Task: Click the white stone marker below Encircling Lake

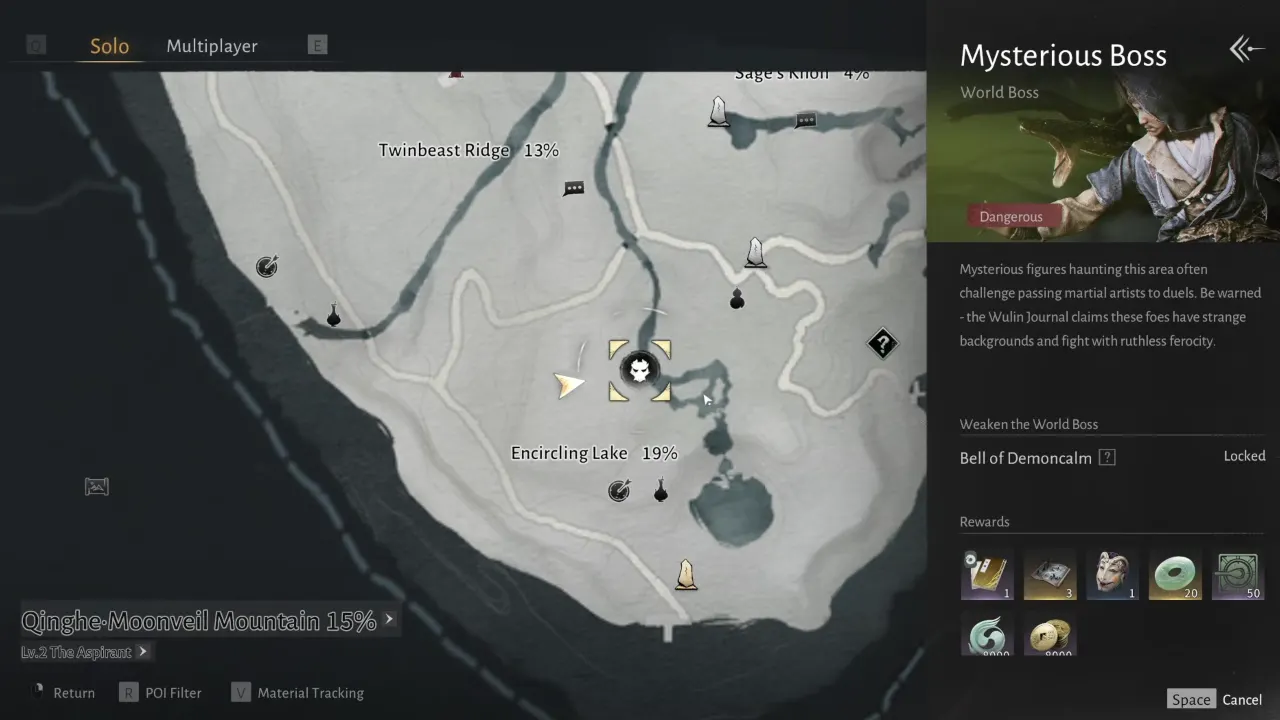Action: tap(686, 573)
